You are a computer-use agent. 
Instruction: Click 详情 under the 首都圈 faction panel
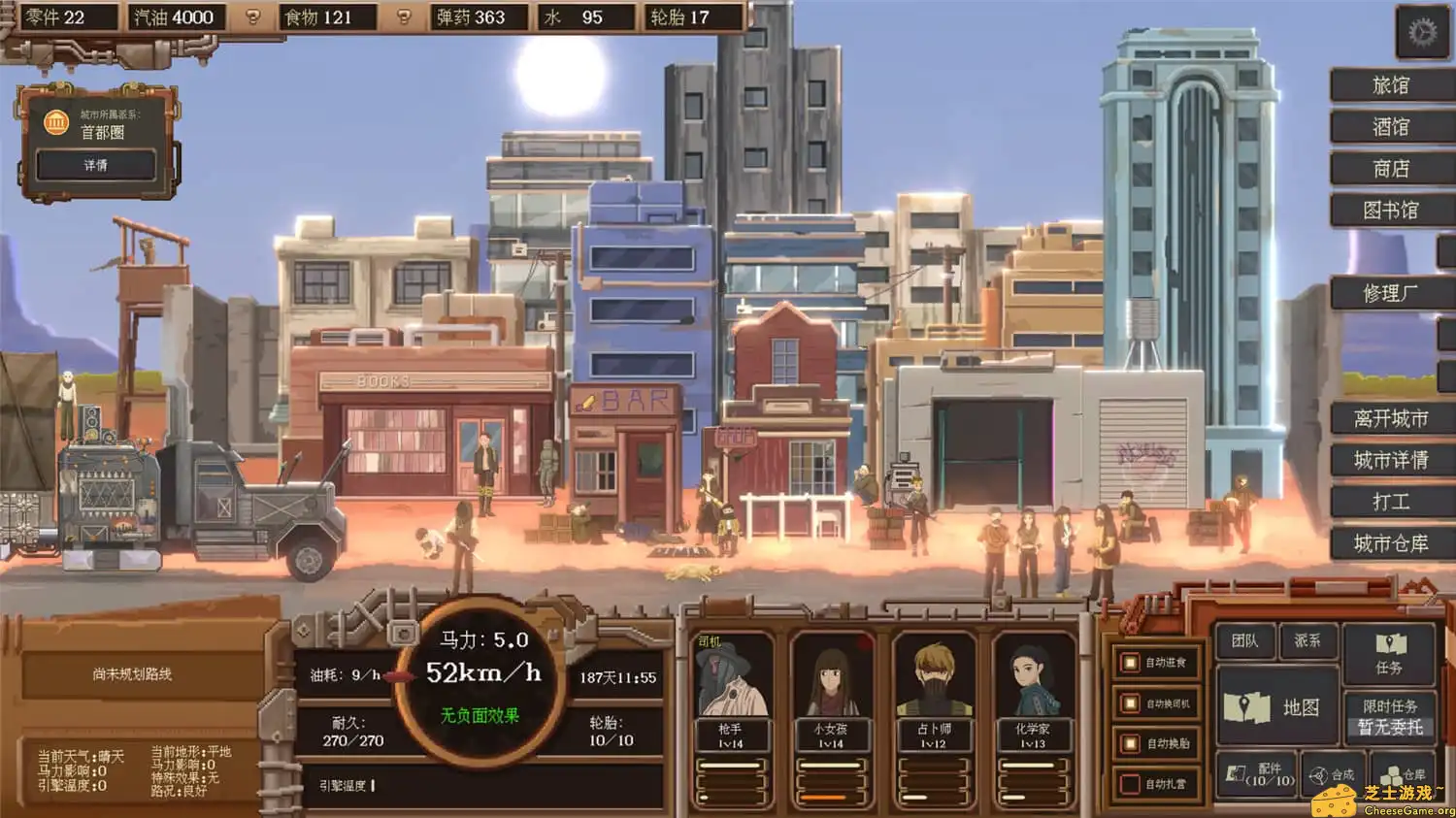click(x=95, y=165)
